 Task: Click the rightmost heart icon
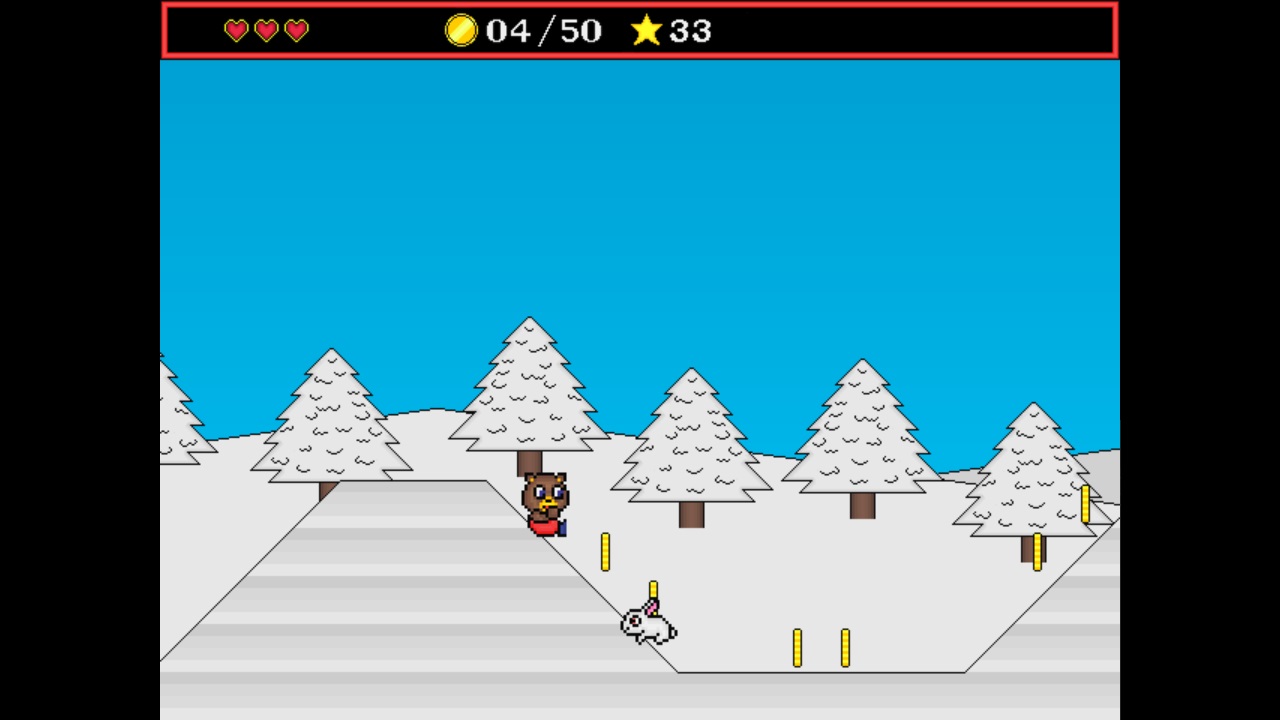(x=295, y=30)
